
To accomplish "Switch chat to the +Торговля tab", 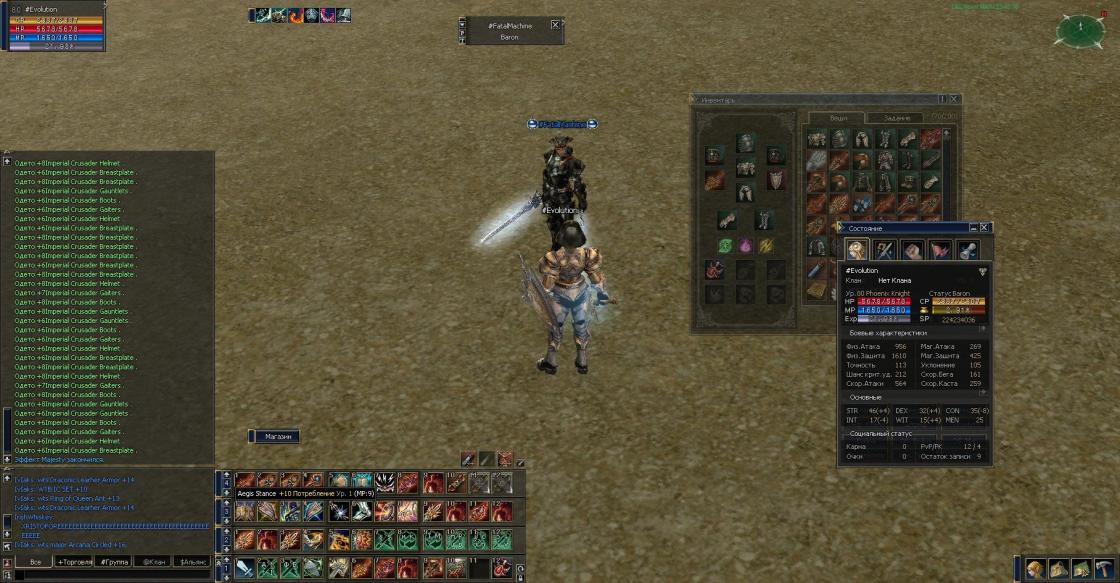I will pyautogui.click(x=76, y=562).
